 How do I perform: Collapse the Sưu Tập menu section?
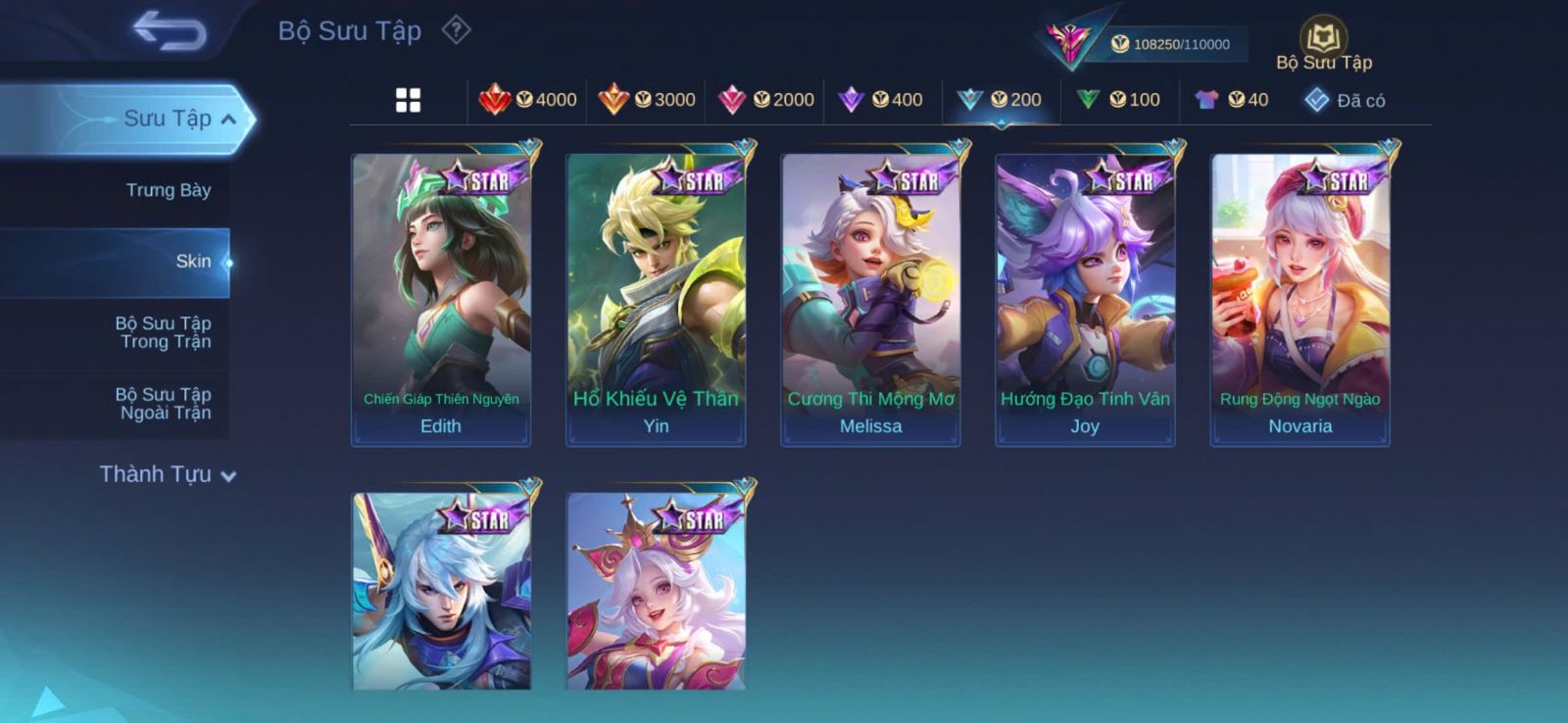[228, 120]
